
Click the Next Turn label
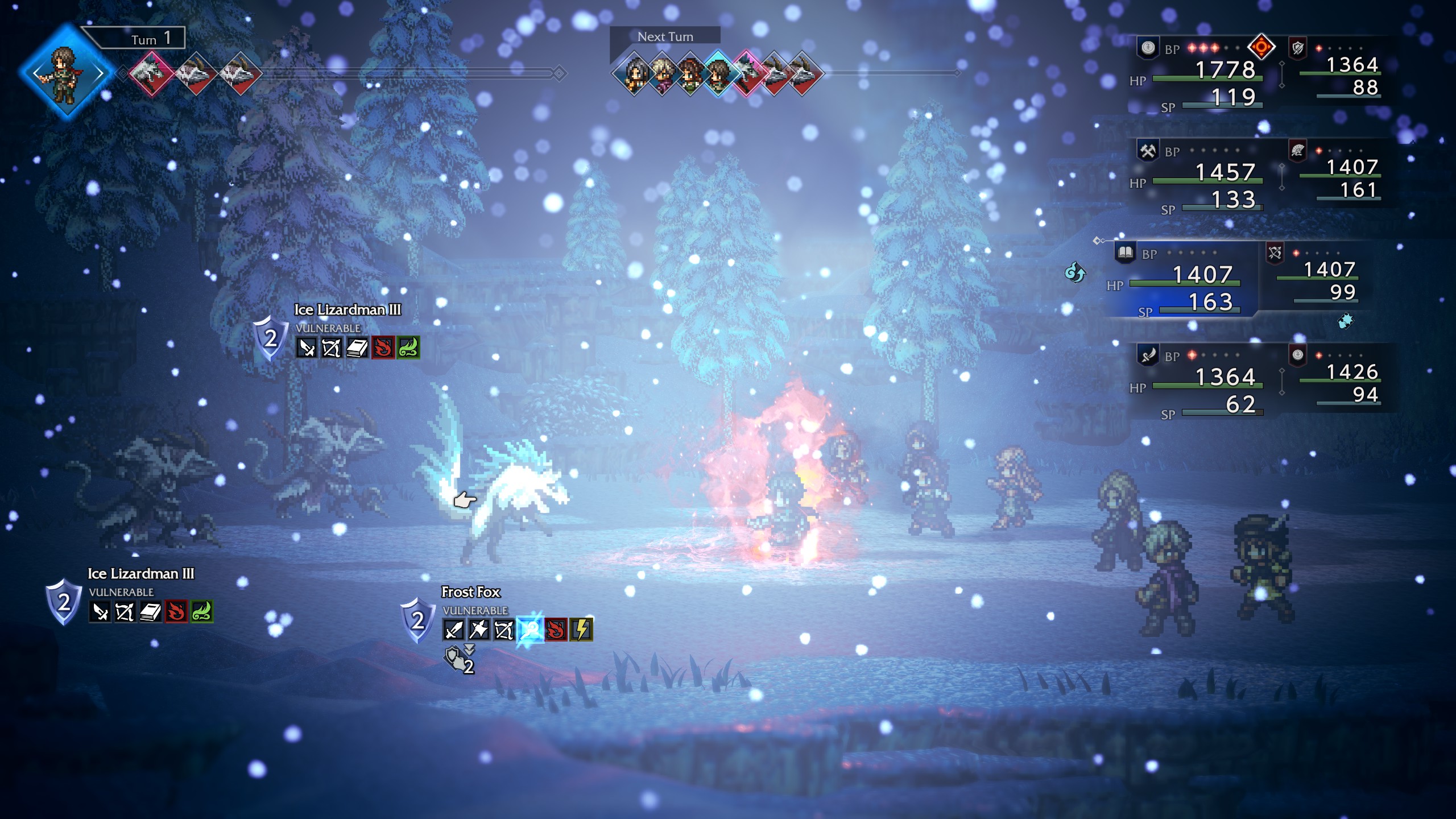(665, 37)
